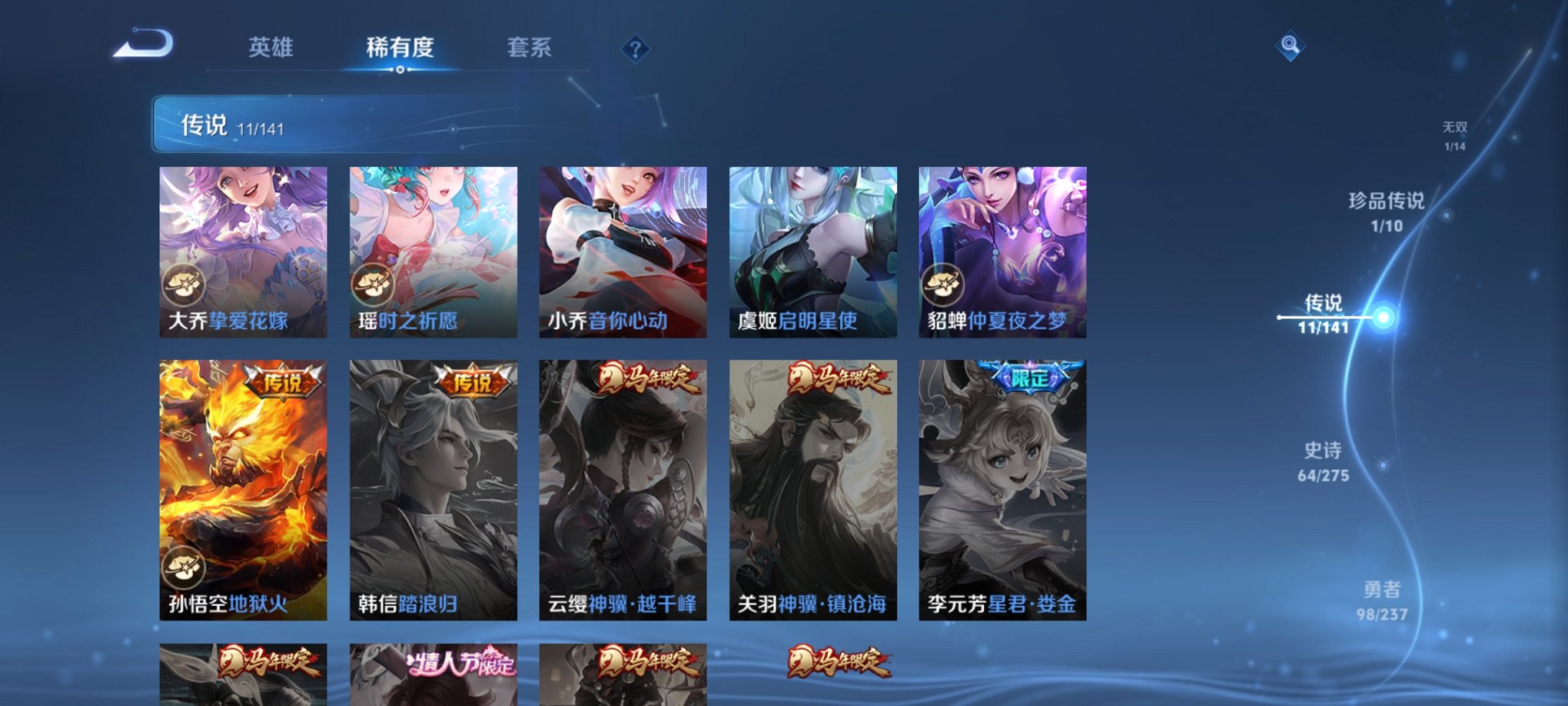1568x706 pixels.
Task: Select the 稀有度 tab
Action: (x=400, y=47)
